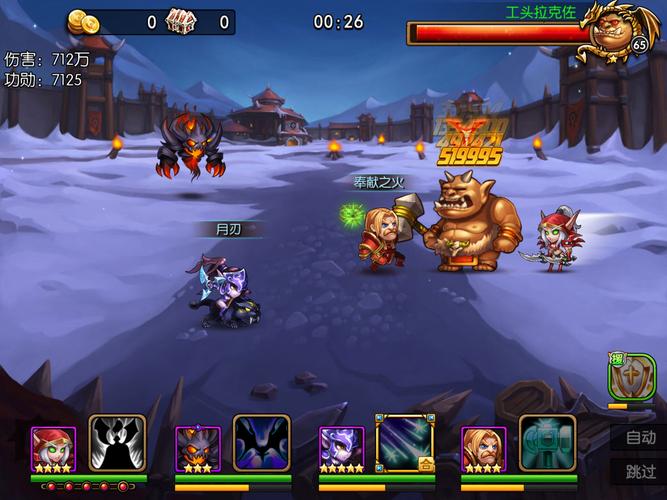Select the purple-haired five-star hero portrait
The height and width of the screenshot is (500, 667).
341,447
